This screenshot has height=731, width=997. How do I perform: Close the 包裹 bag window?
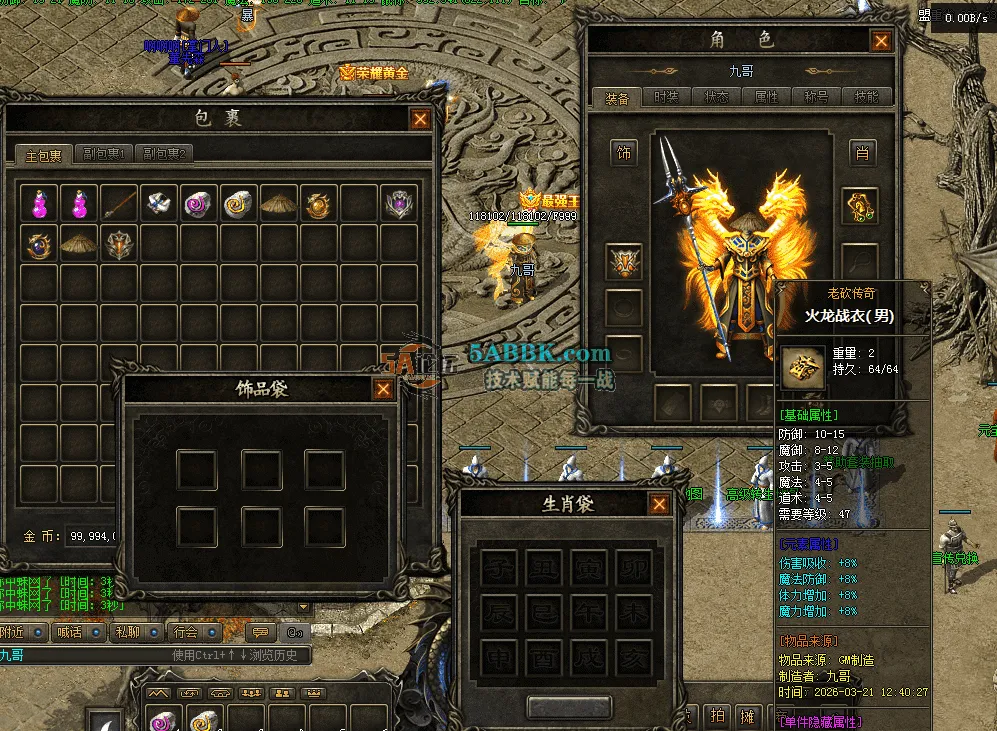click(x=420, y=119)
